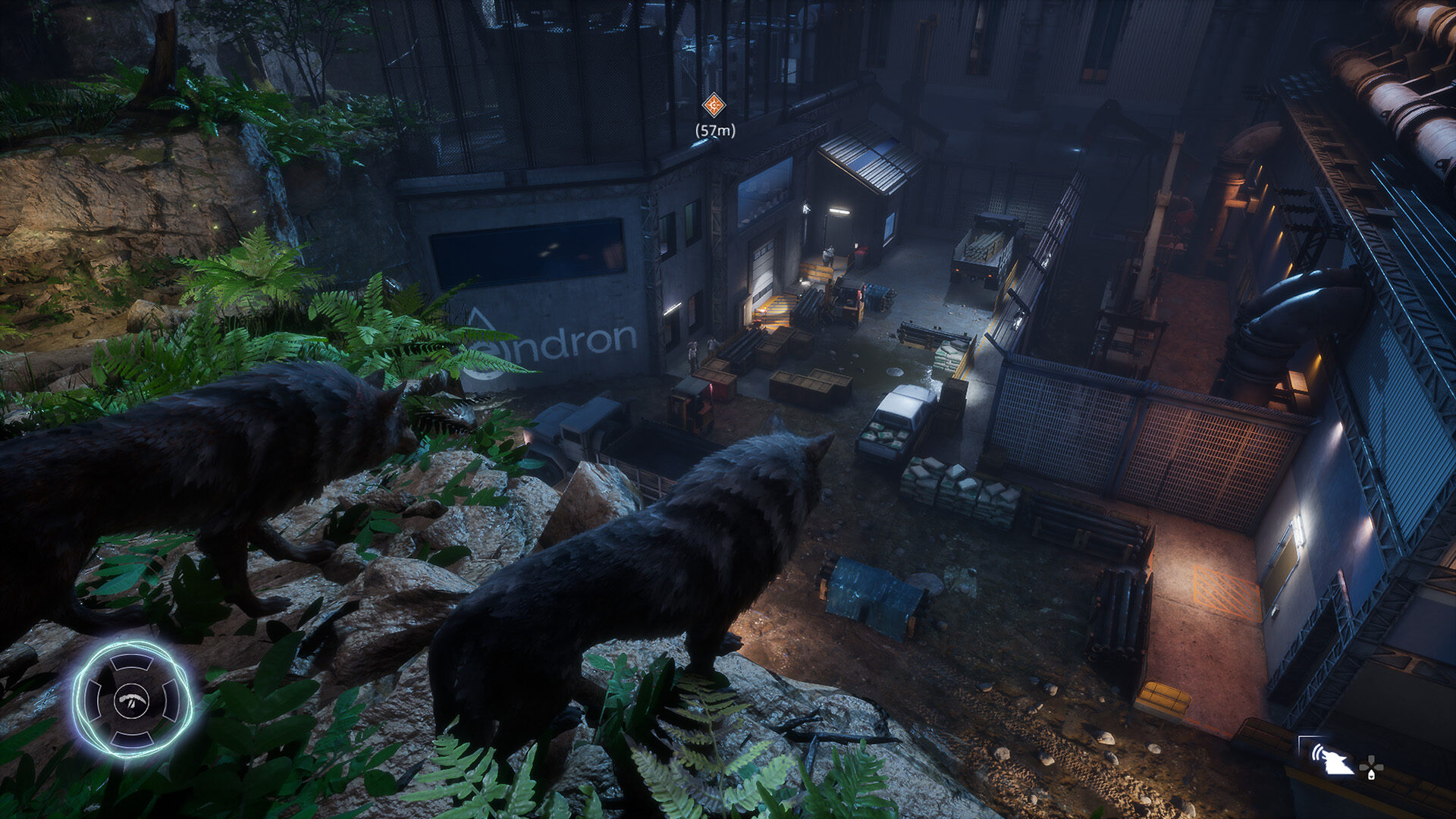Activate the wolf howl ability icon
Image resolution: width=1456 pixels, height=819 pixels.
(1332, 758)
